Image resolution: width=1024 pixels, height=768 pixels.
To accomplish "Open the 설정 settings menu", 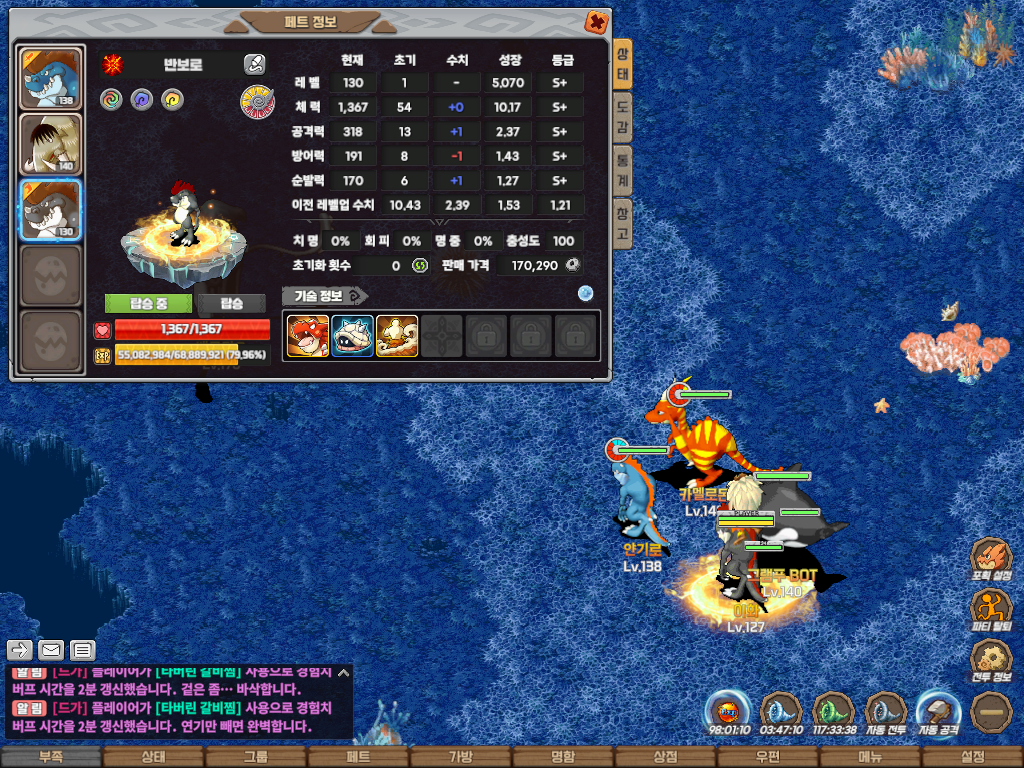I will [972, 757].
